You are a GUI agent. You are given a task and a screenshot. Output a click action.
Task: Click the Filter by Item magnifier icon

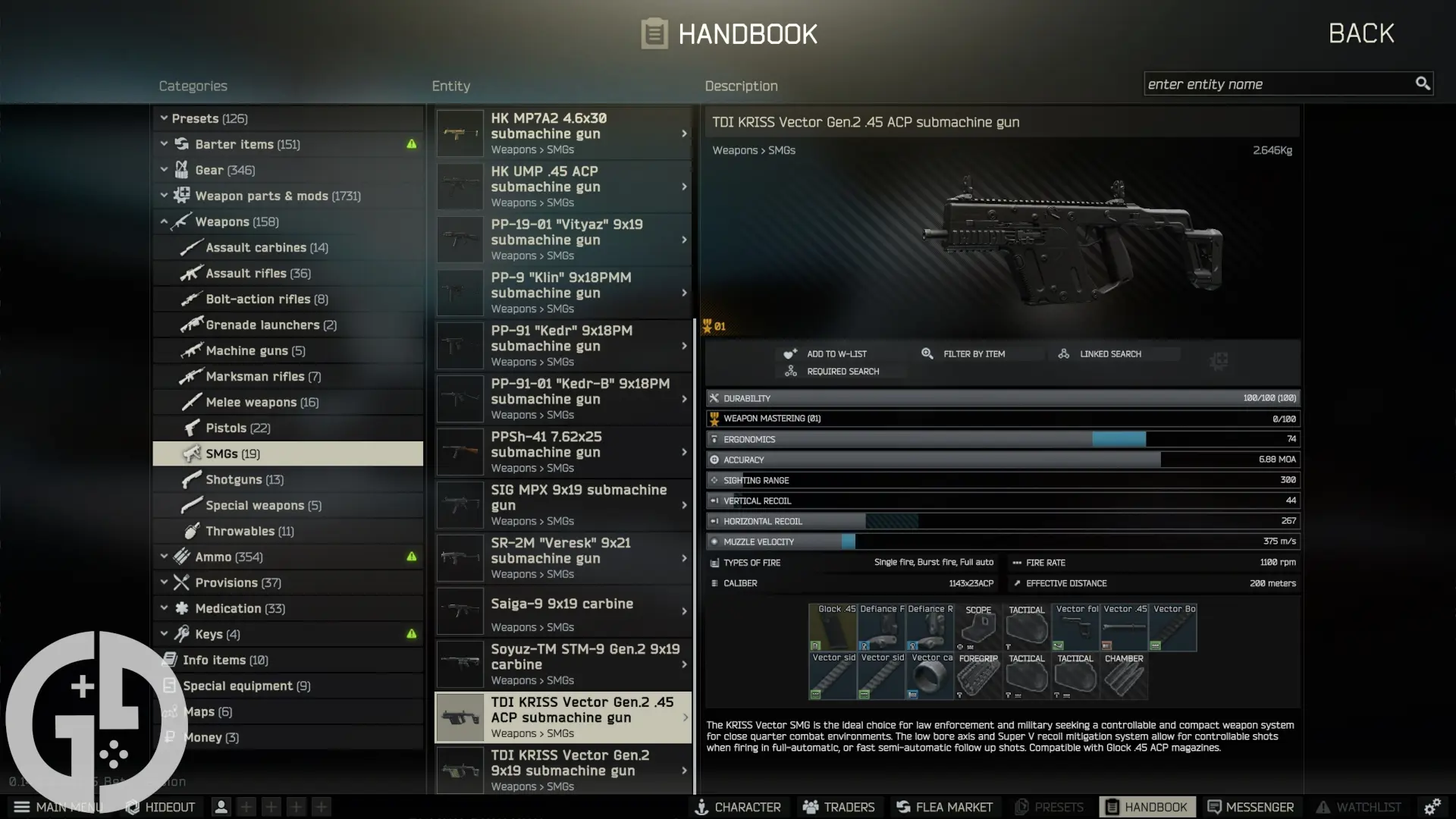point(927,353)
